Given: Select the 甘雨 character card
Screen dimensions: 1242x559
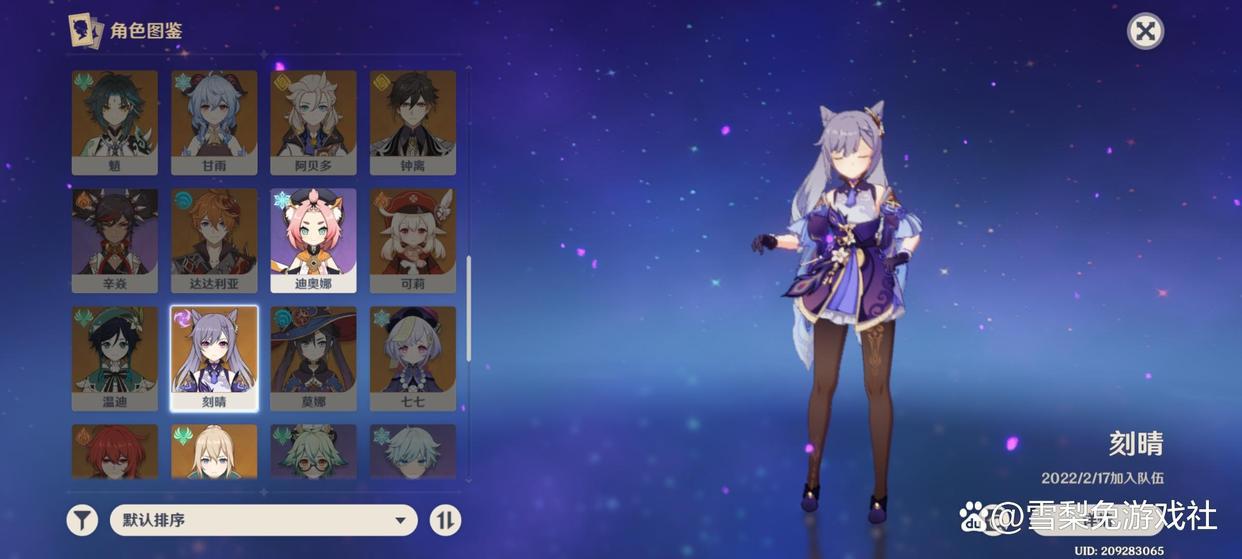Looking at the screenshot, I should (214, 122).
